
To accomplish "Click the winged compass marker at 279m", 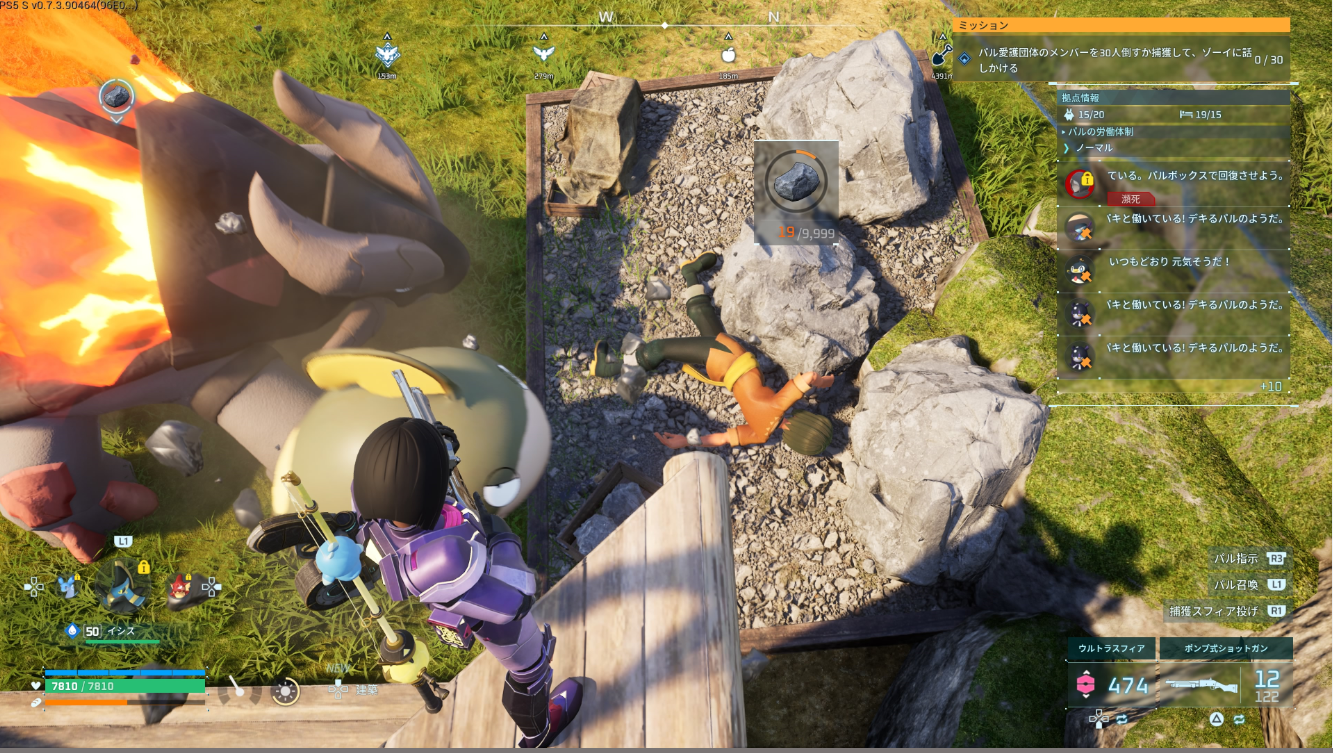I will pos(544,56).
